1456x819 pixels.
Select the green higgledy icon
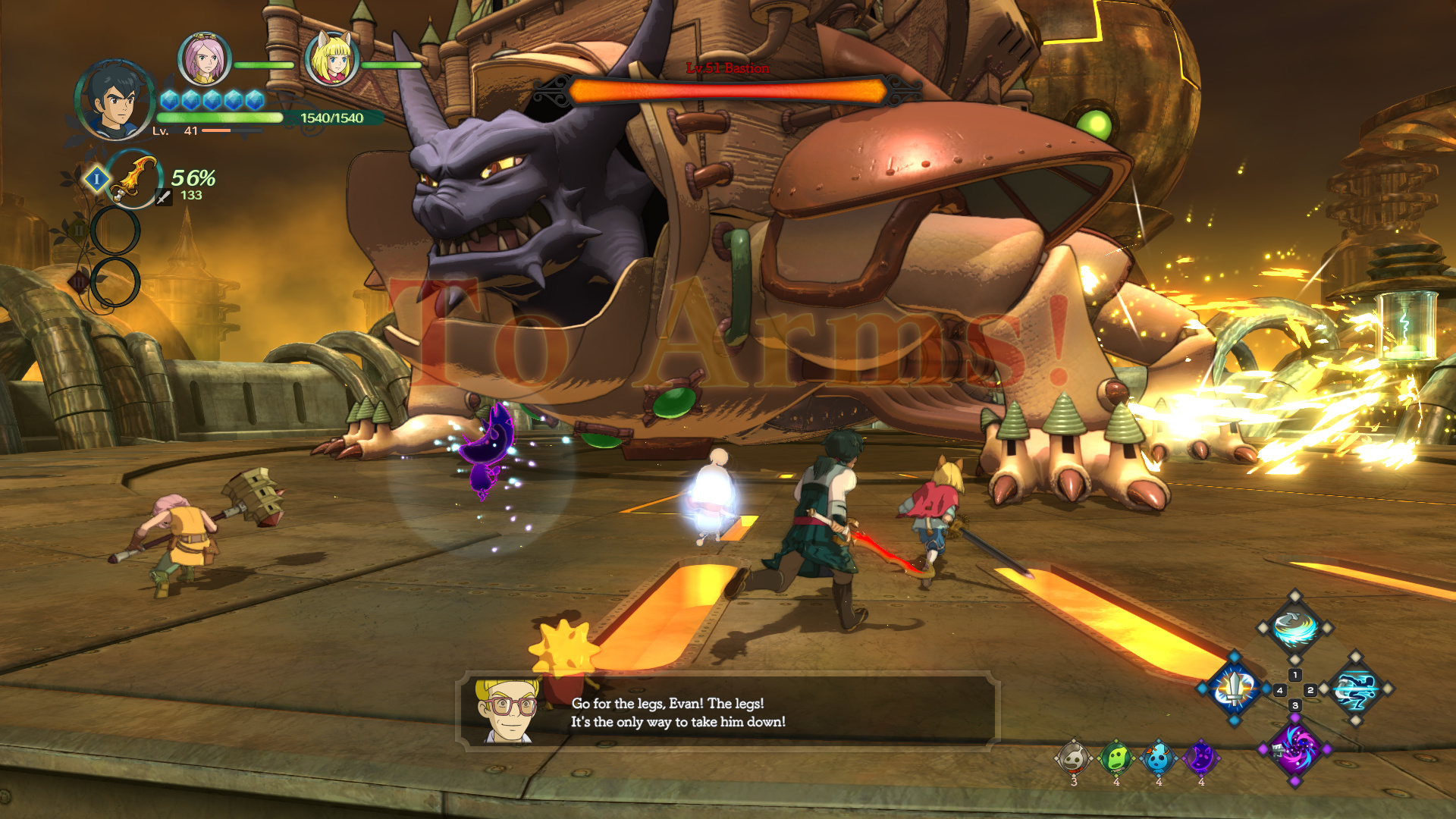pyautogui.click(x=1116, y=758)
